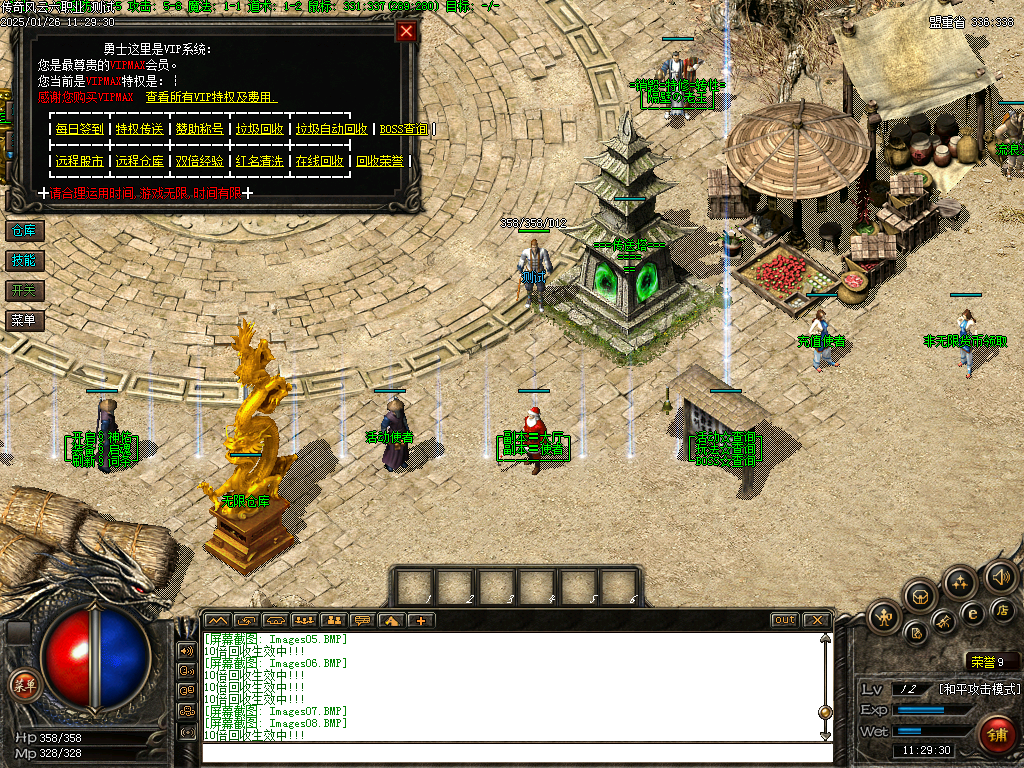Choose 特权传送 privilege teleport
1024x768 pixels.
139,129
